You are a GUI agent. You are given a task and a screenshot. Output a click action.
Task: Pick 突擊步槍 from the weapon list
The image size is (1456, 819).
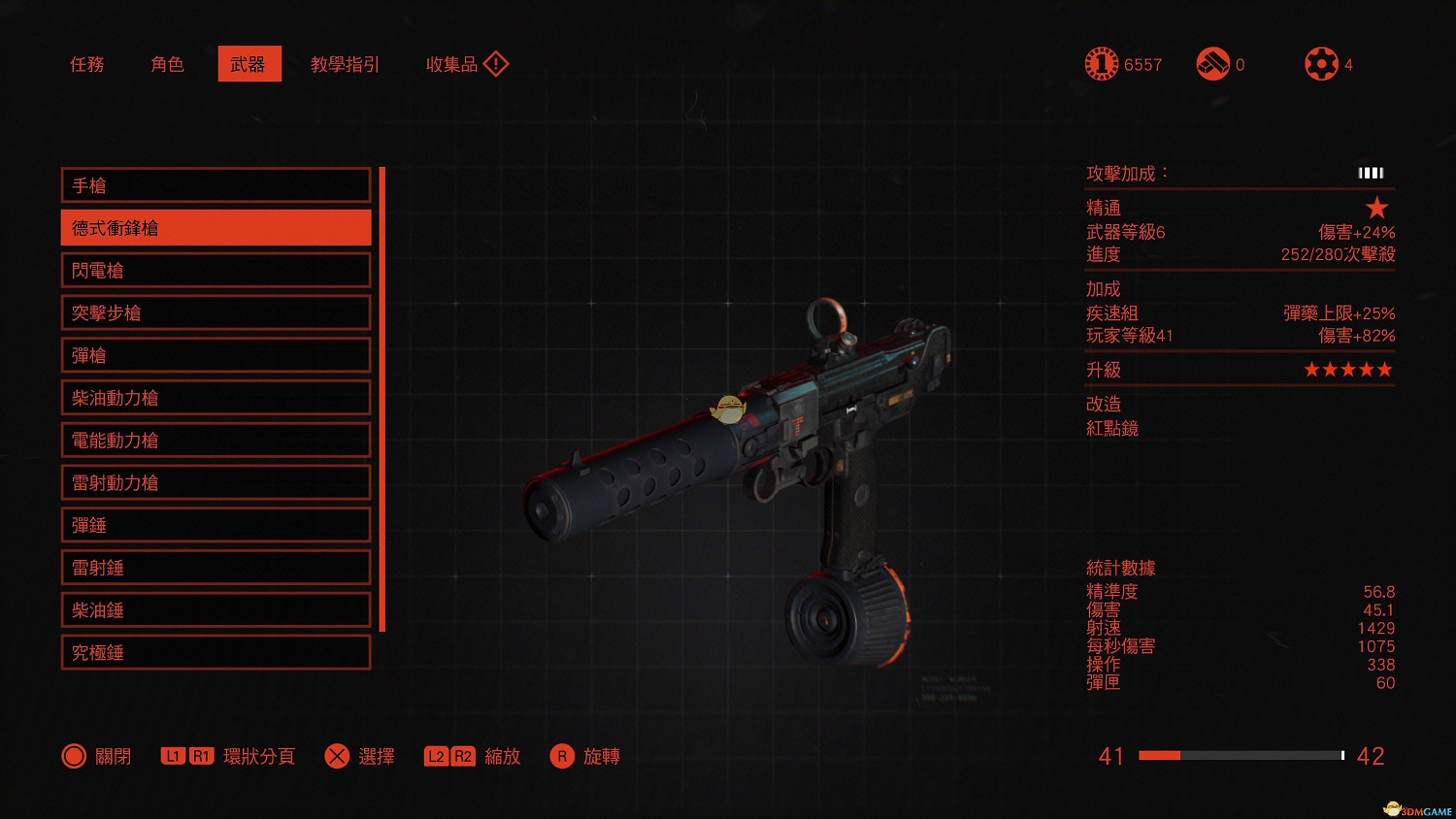[215, 312]
